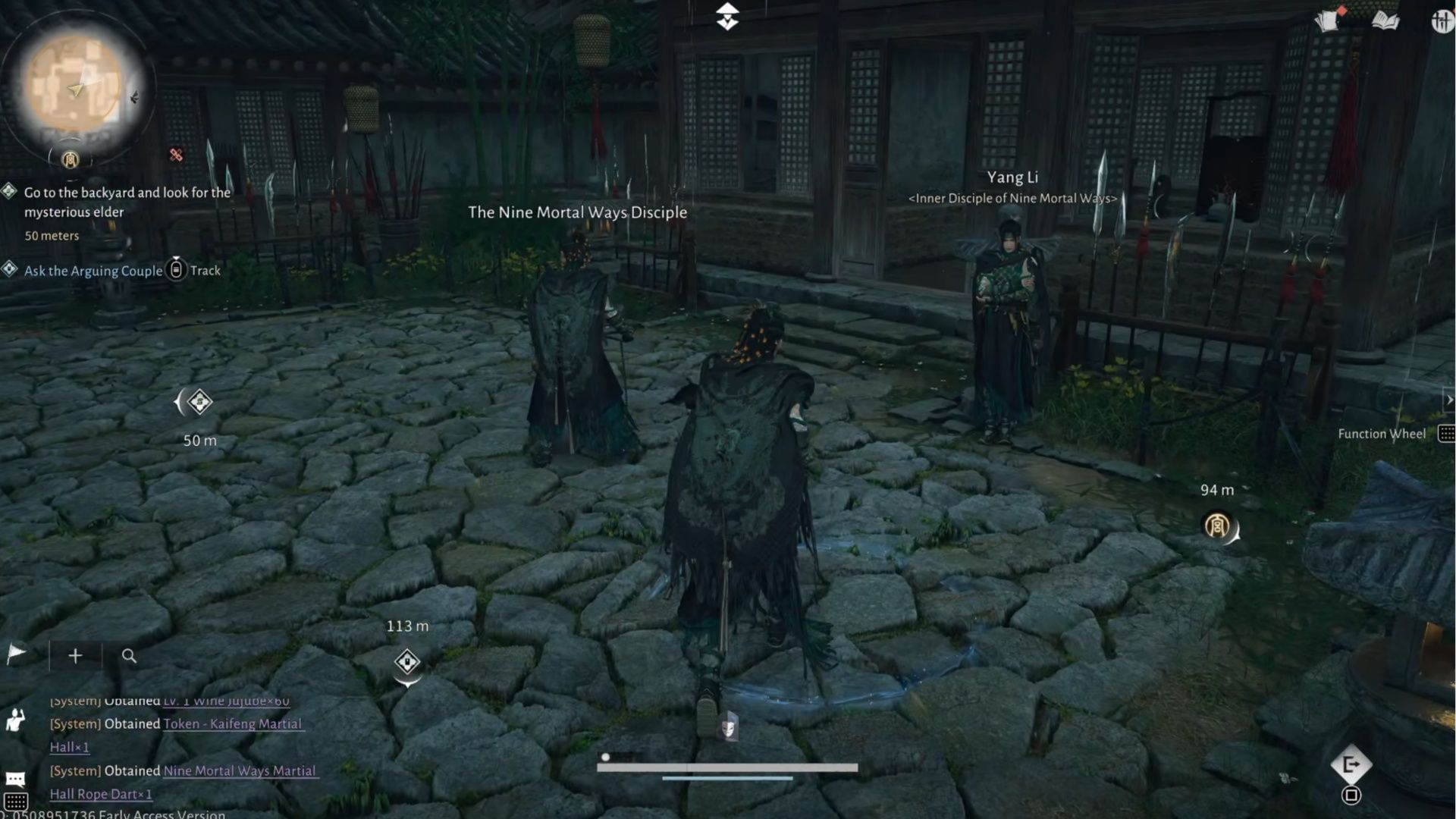Open the open-book codex at the top right
The width and height of the screenshot is (1456, 819).
pos(1386,21)
